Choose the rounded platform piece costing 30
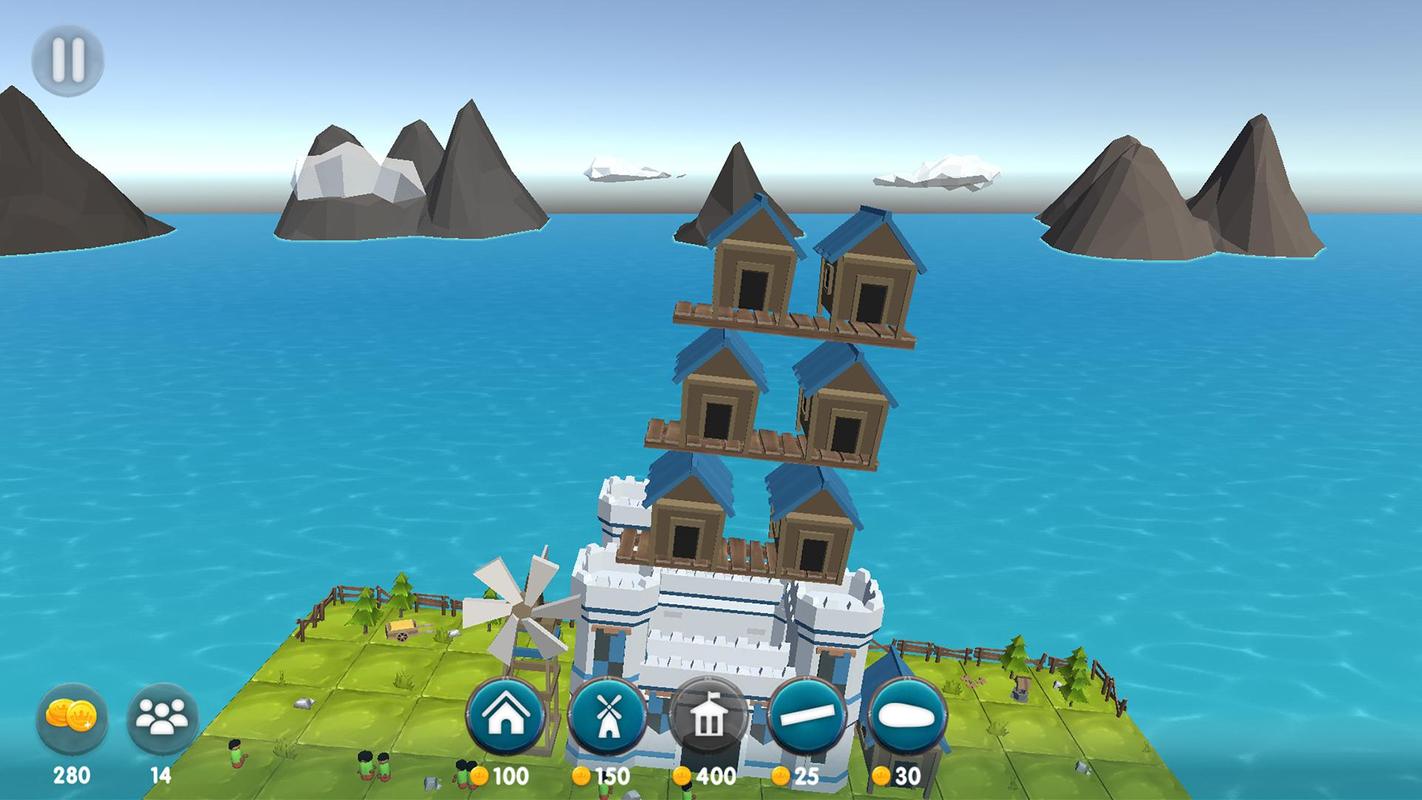This screenshot has width=1422, height=800. tap(908, 717)
